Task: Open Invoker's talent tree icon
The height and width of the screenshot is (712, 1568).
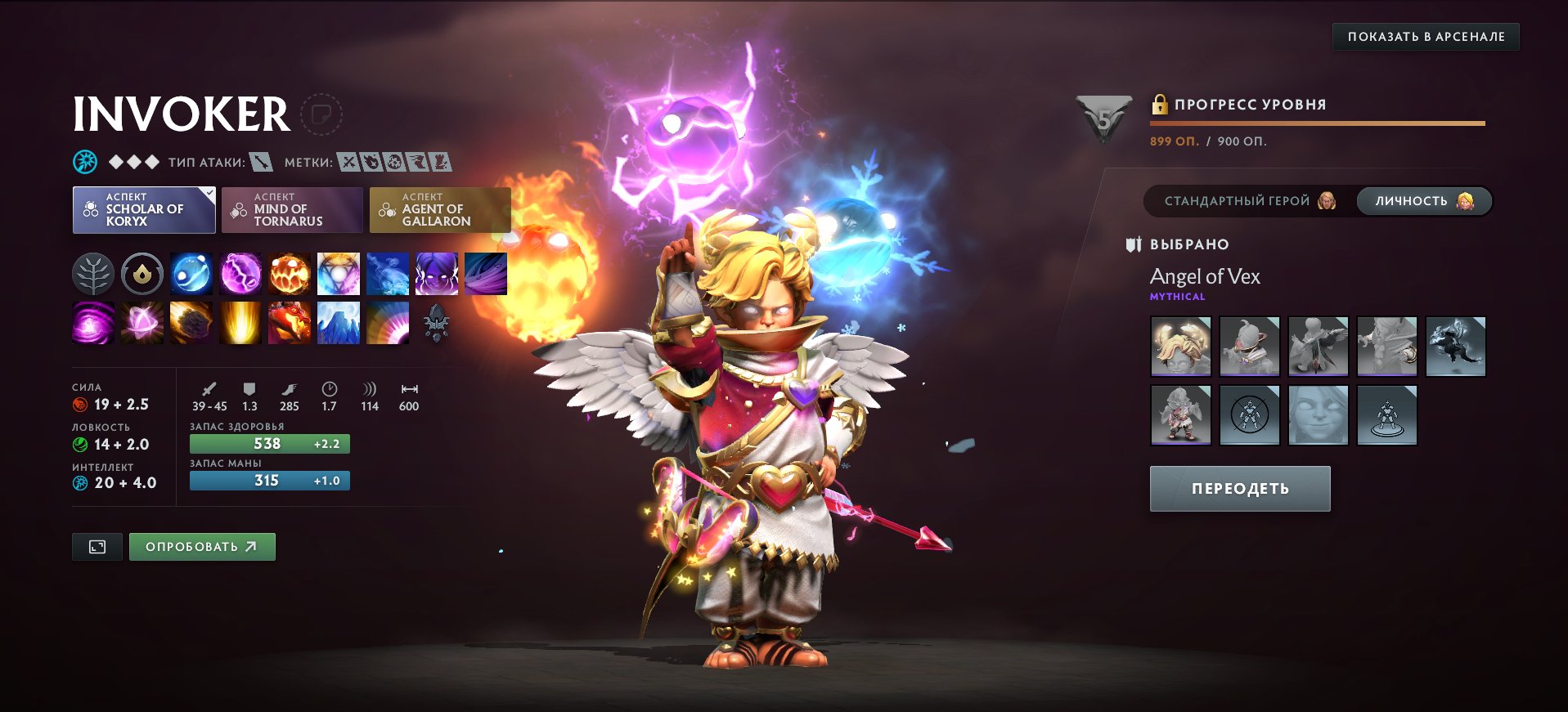Action: 93,274
